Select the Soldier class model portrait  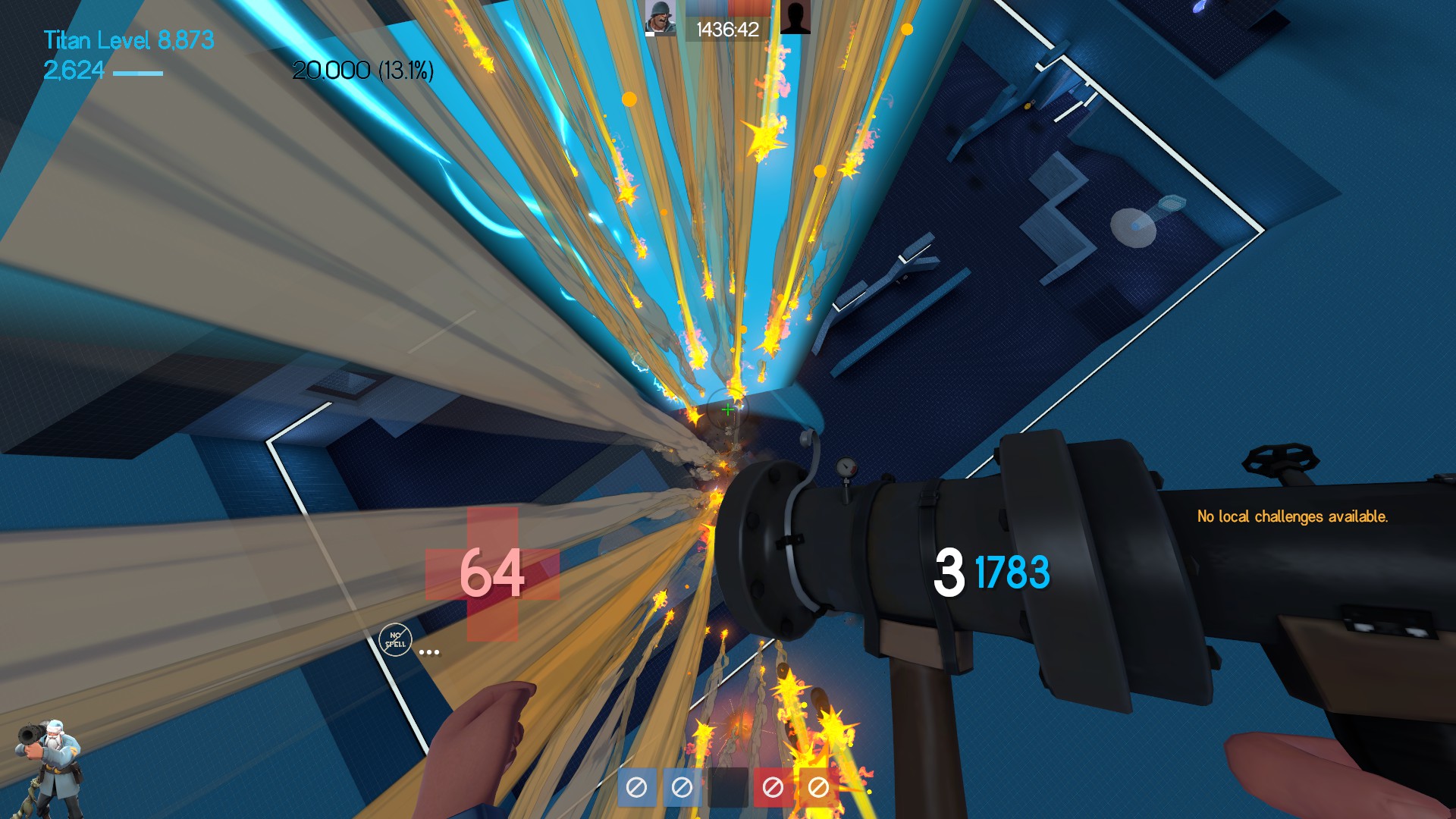click(49, 766)
